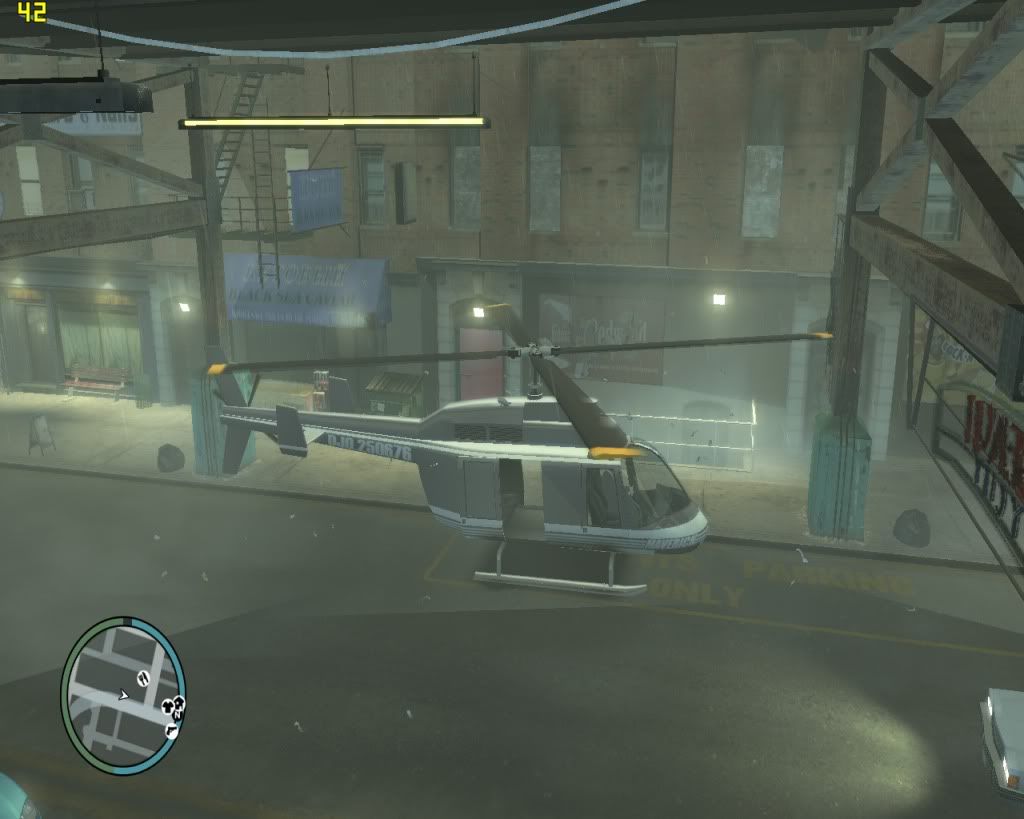Screen dimensions: 1024x819
Task: Select the restaurant fork-and-knife map blip
Action: pyautogui.click(x=143, y=678)
